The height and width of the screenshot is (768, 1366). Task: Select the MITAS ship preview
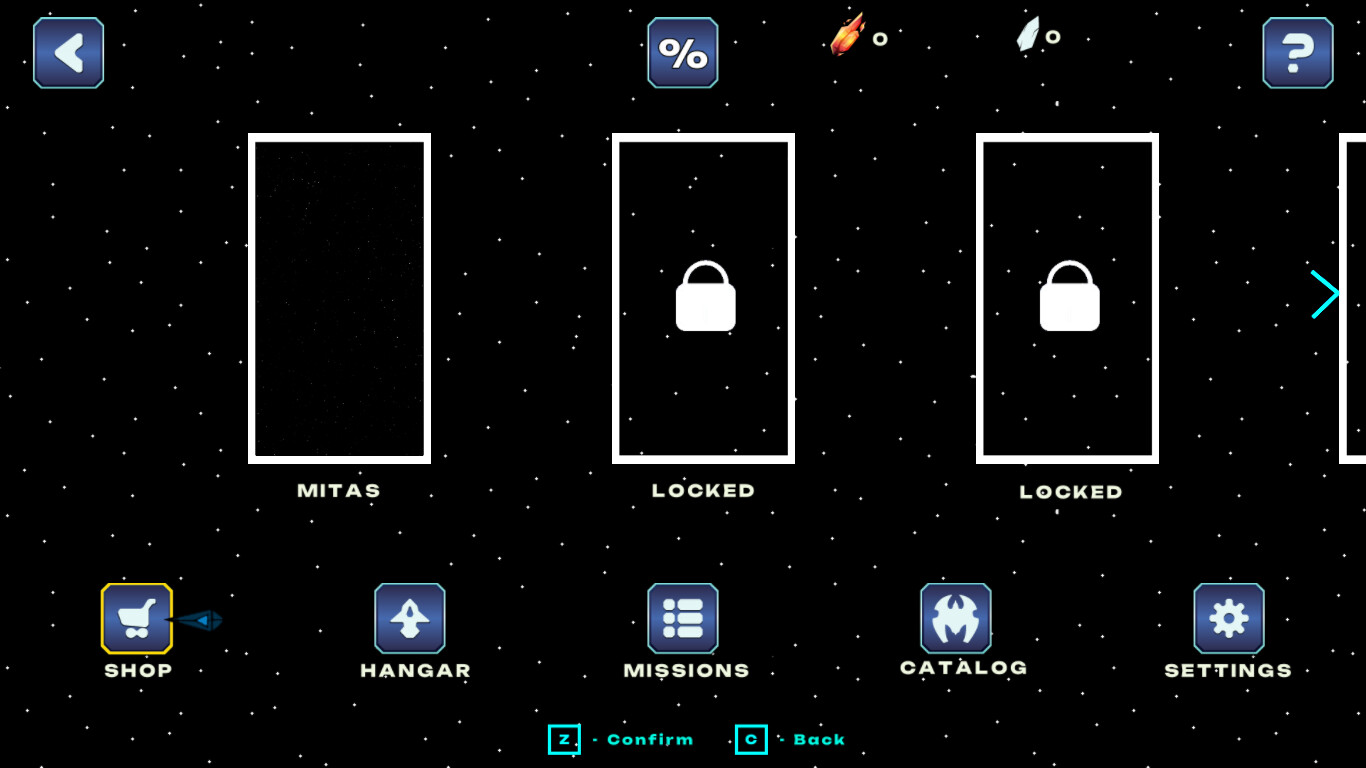click(x=338, y=297)
